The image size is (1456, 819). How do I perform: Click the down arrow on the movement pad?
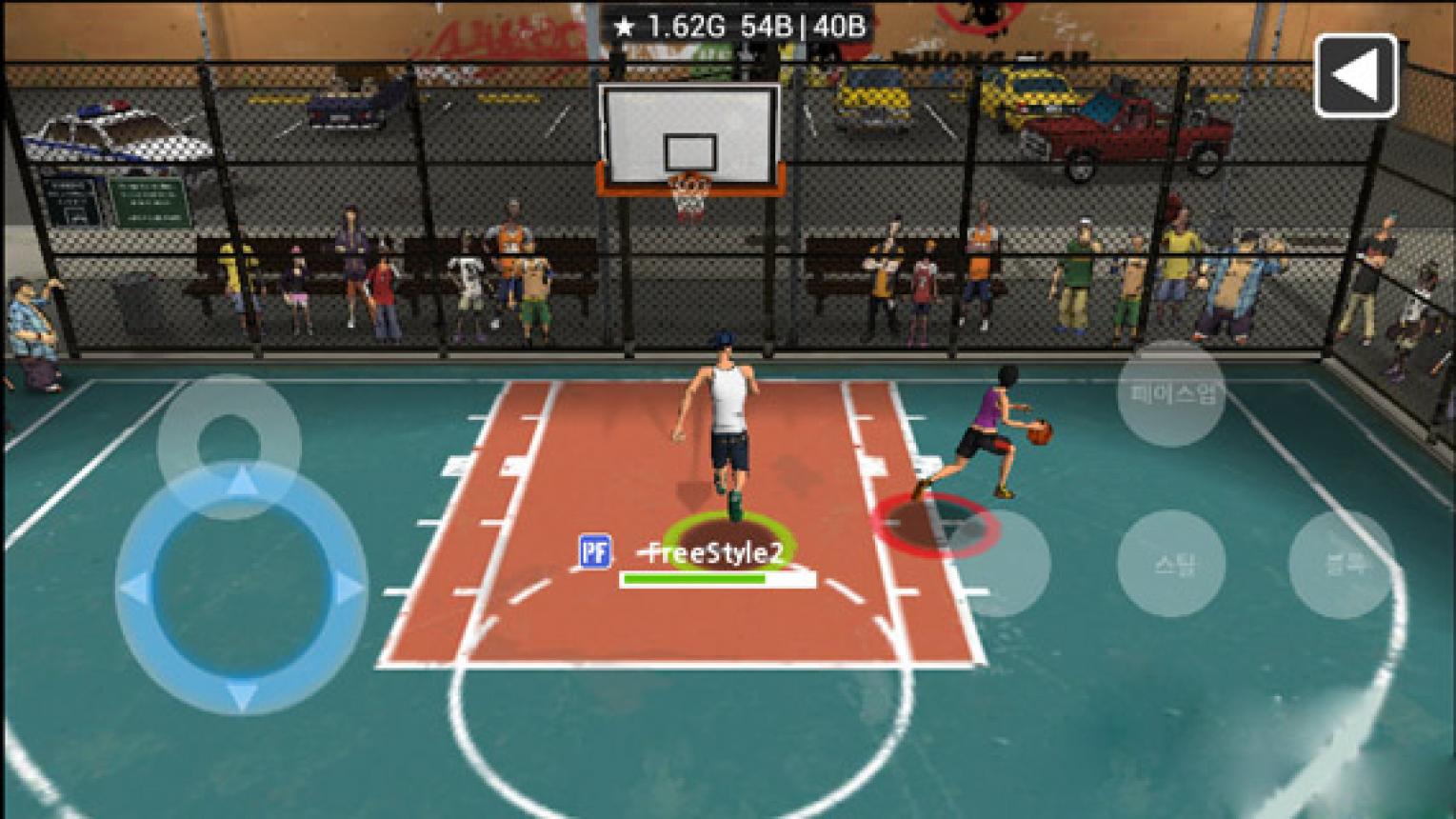[x=241, y=695]
